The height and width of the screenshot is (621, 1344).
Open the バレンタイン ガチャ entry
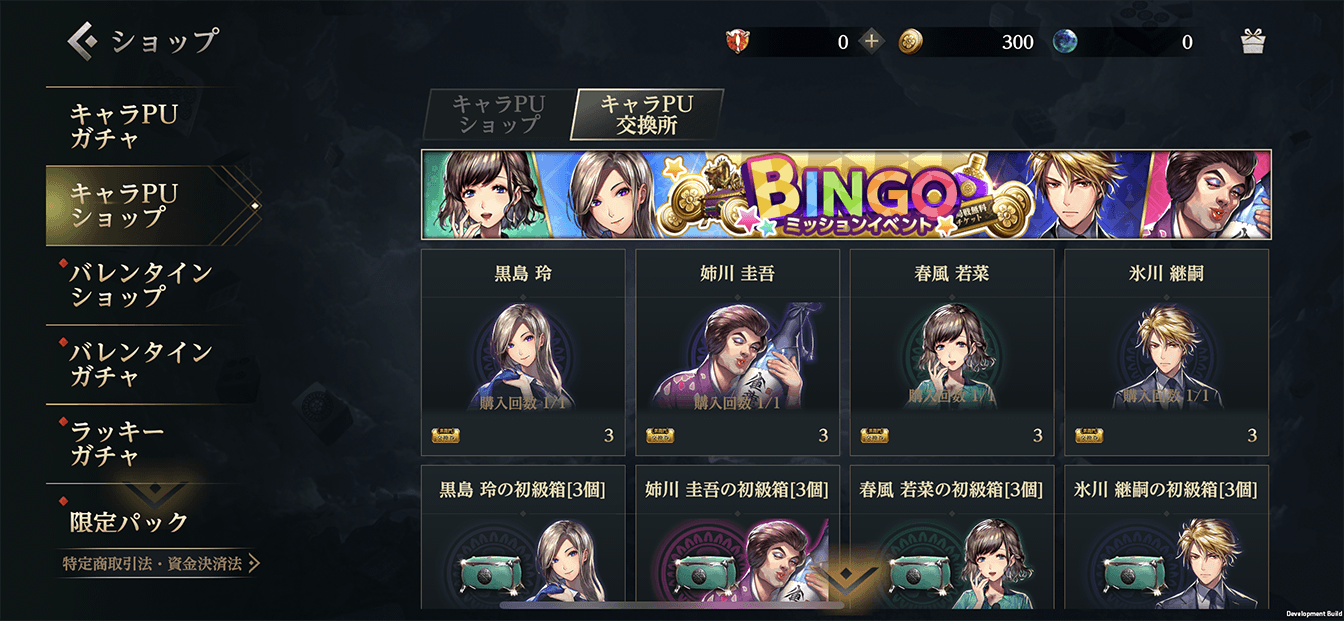click(x=140, y=364)
